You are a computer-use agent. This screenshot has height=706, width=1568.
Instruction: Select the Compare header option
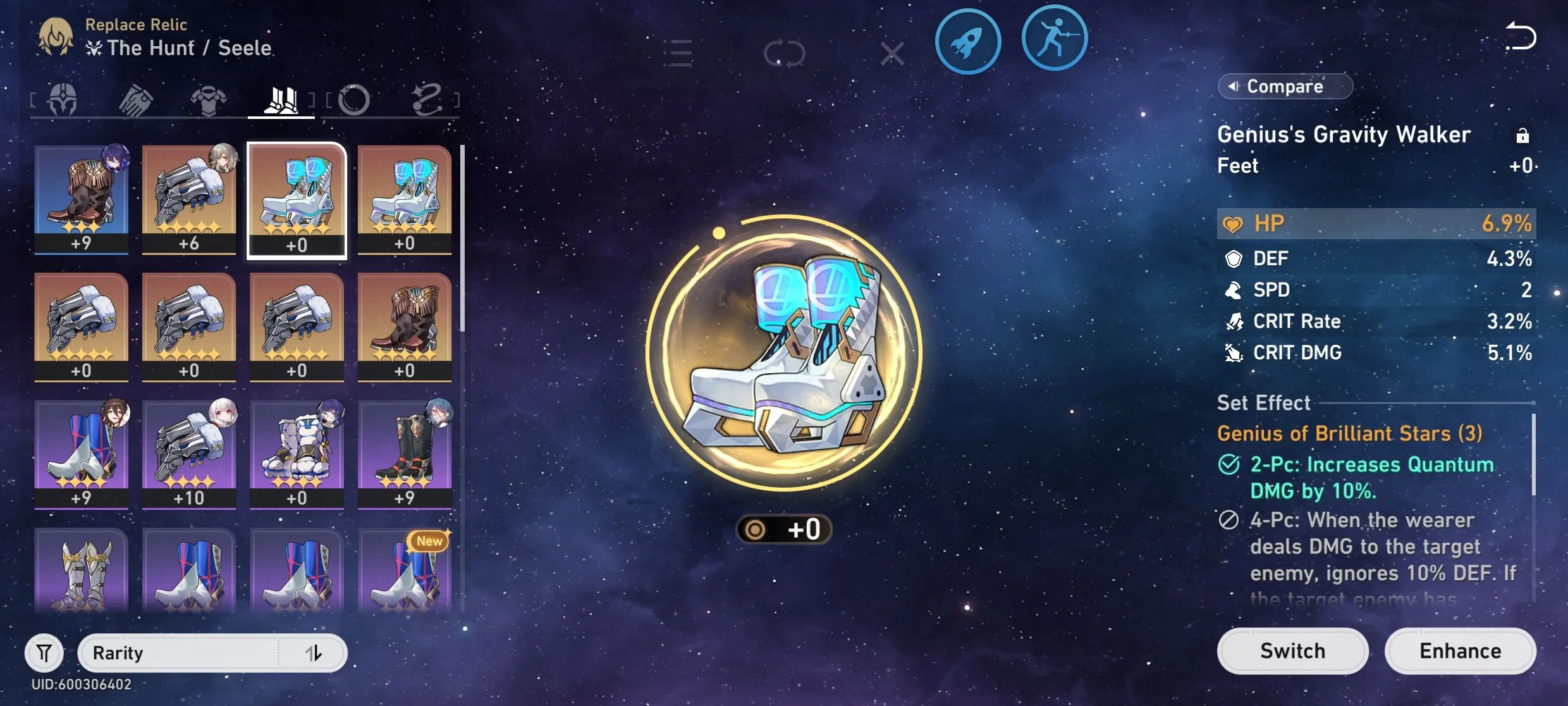(1285, 86)
